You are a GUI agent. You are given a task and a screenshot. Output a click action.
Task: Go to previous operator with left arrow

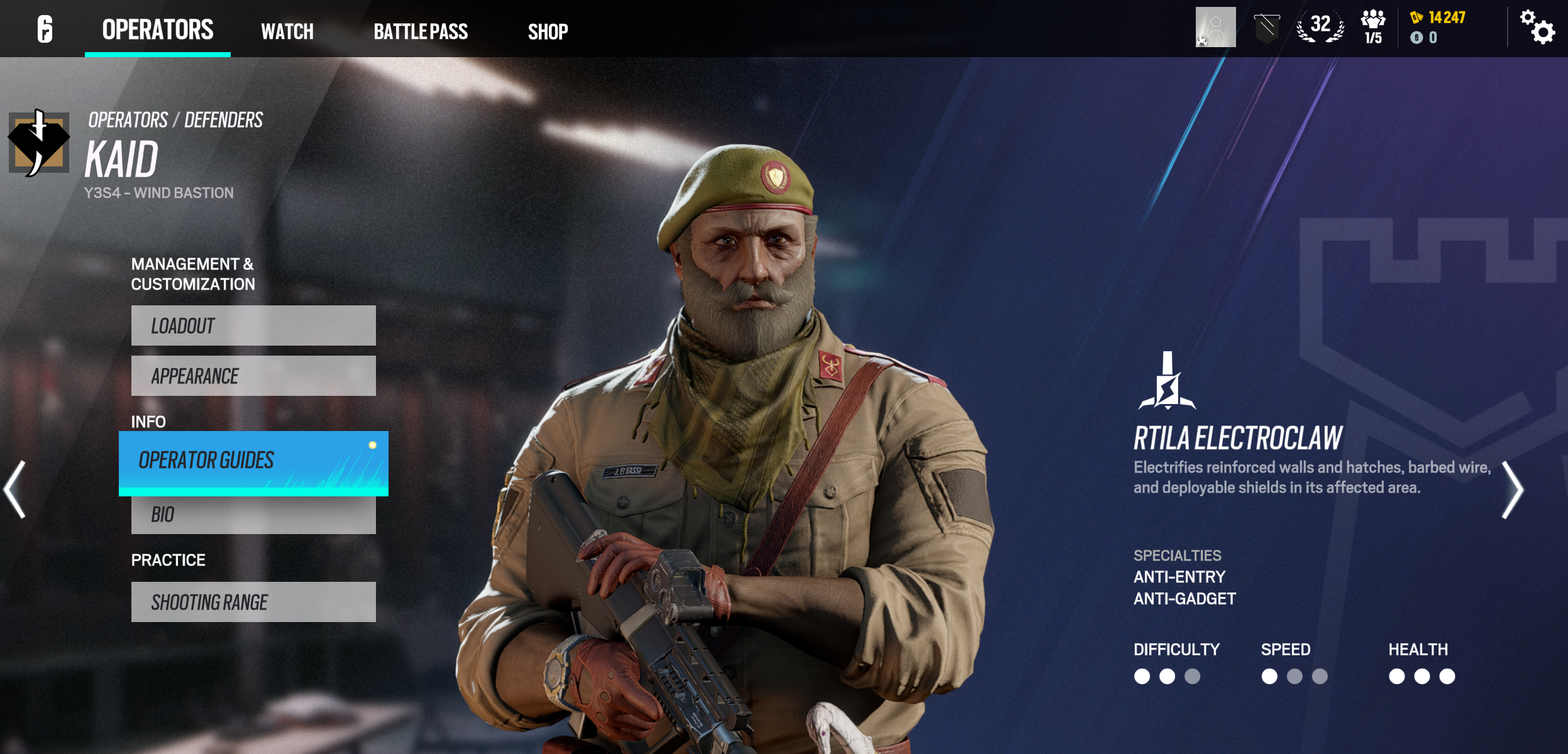[x=15, y=489]
